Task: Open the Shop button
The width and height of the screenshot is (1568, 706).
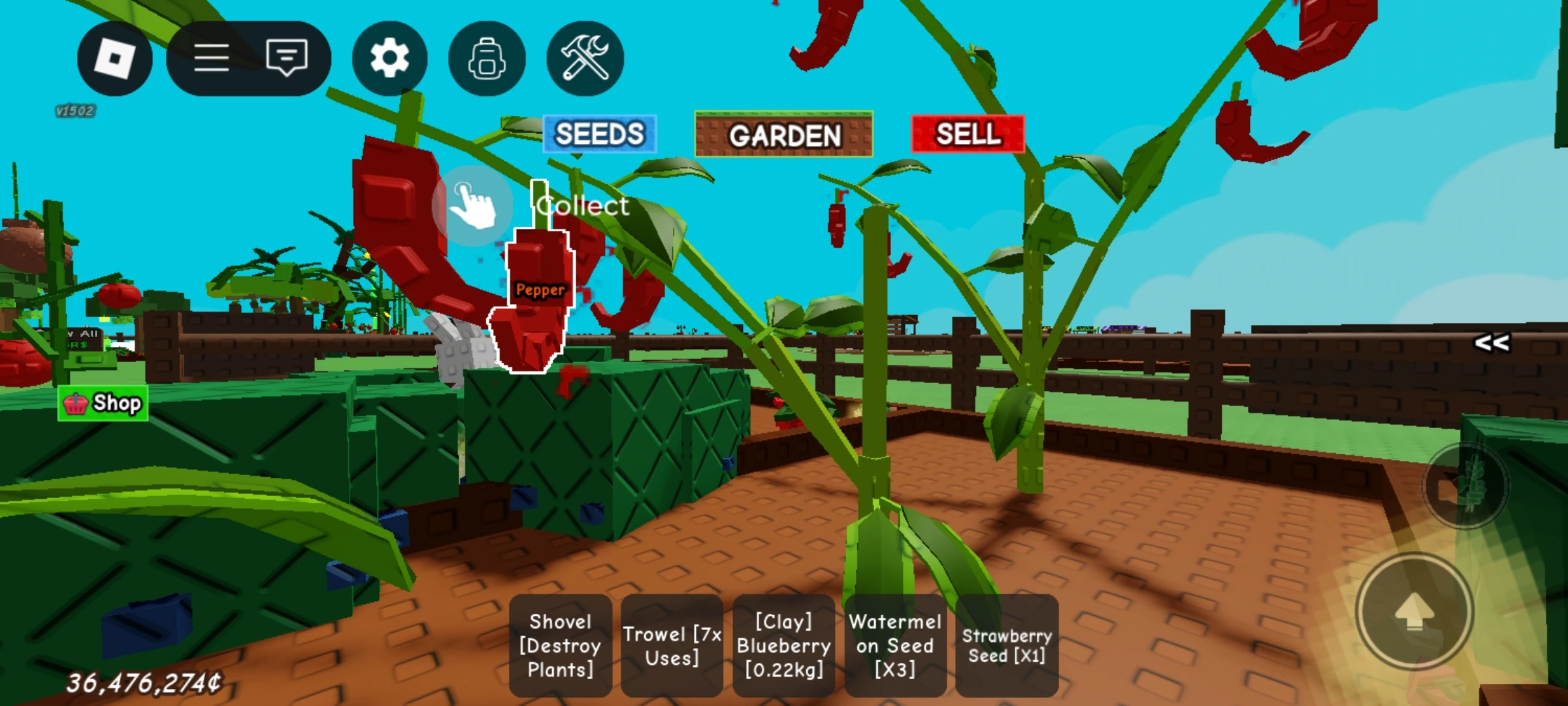Action: [x=103, y=403]
